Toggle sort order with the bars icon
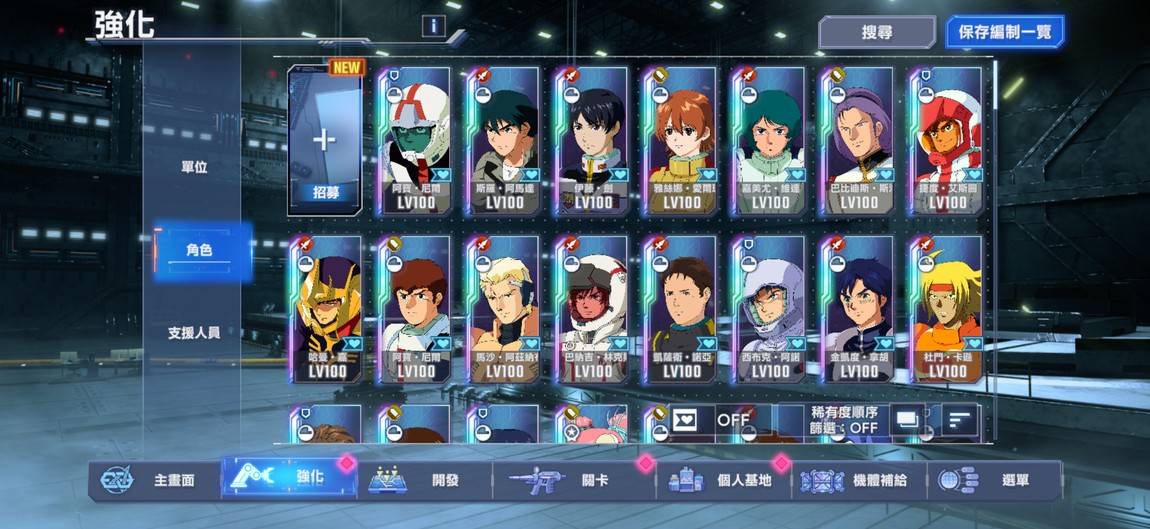 pos(960,420)
